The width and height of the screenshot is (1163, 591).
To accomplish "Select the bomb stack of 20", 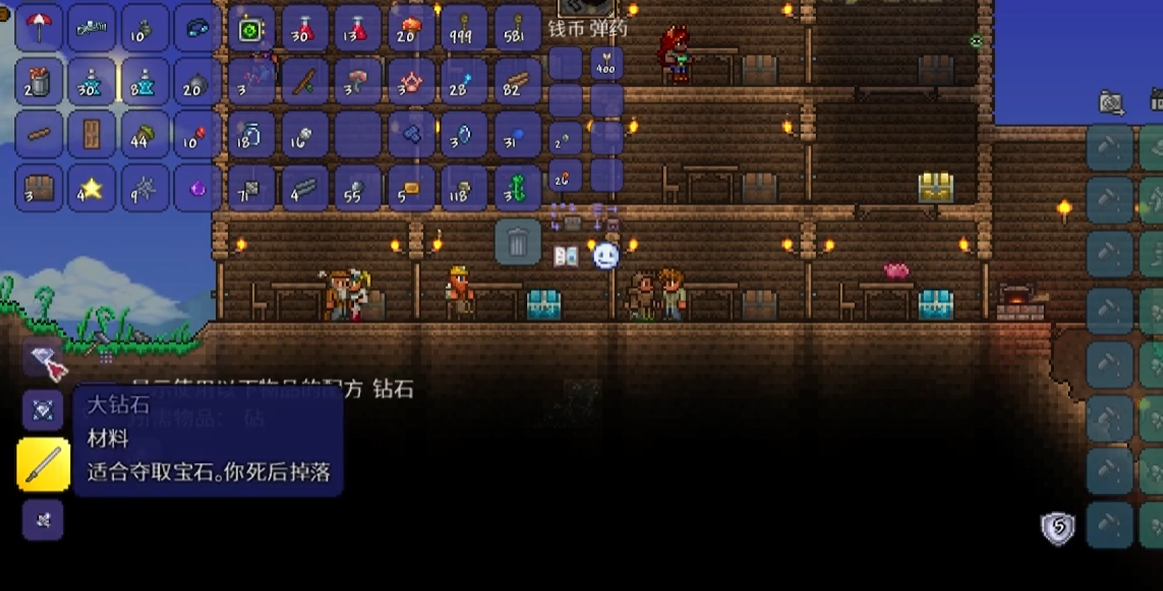I will coord(198,81).
